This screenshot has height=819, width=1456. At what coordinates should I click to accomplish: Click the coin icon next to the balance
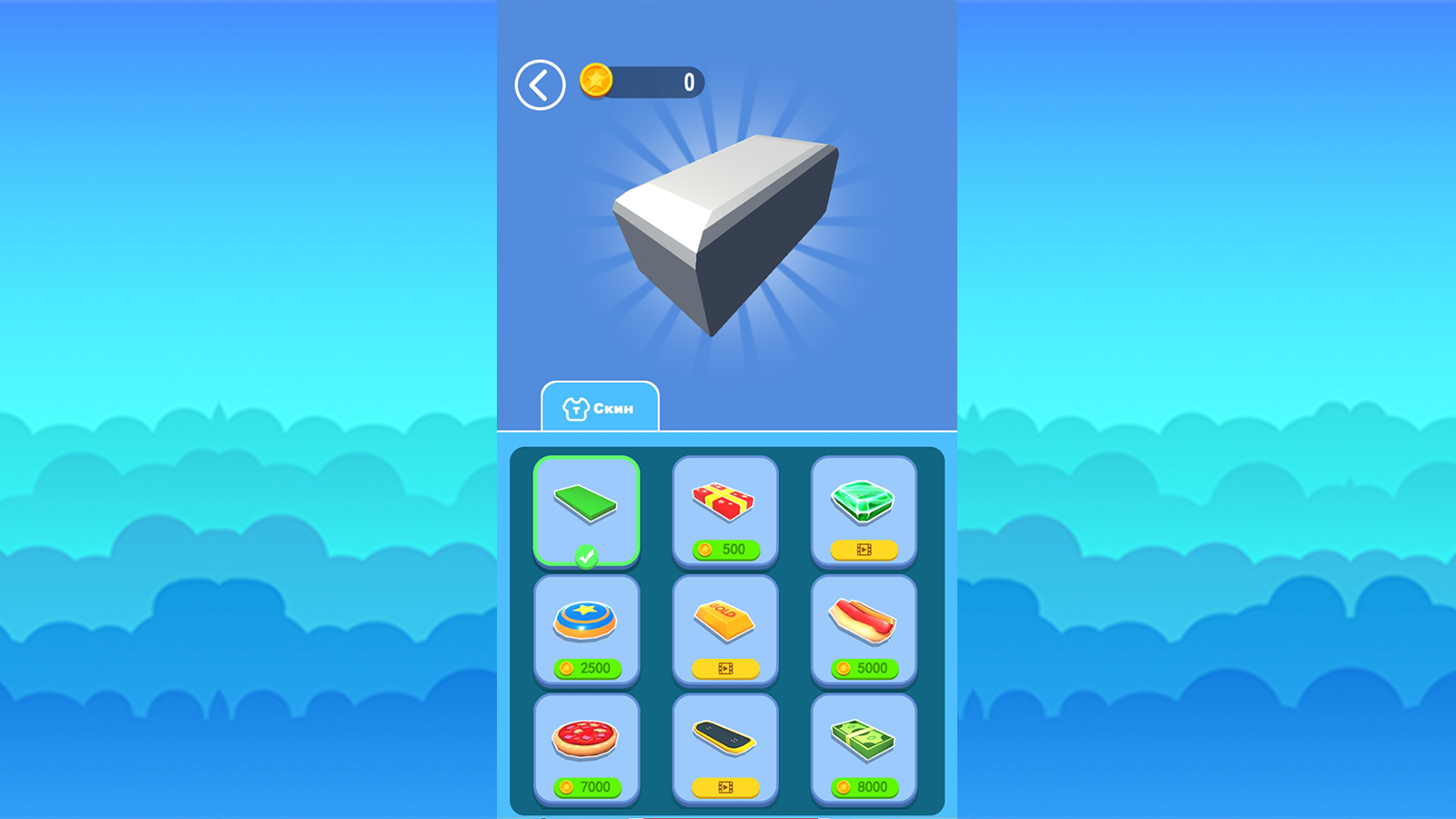coord(596,81)
